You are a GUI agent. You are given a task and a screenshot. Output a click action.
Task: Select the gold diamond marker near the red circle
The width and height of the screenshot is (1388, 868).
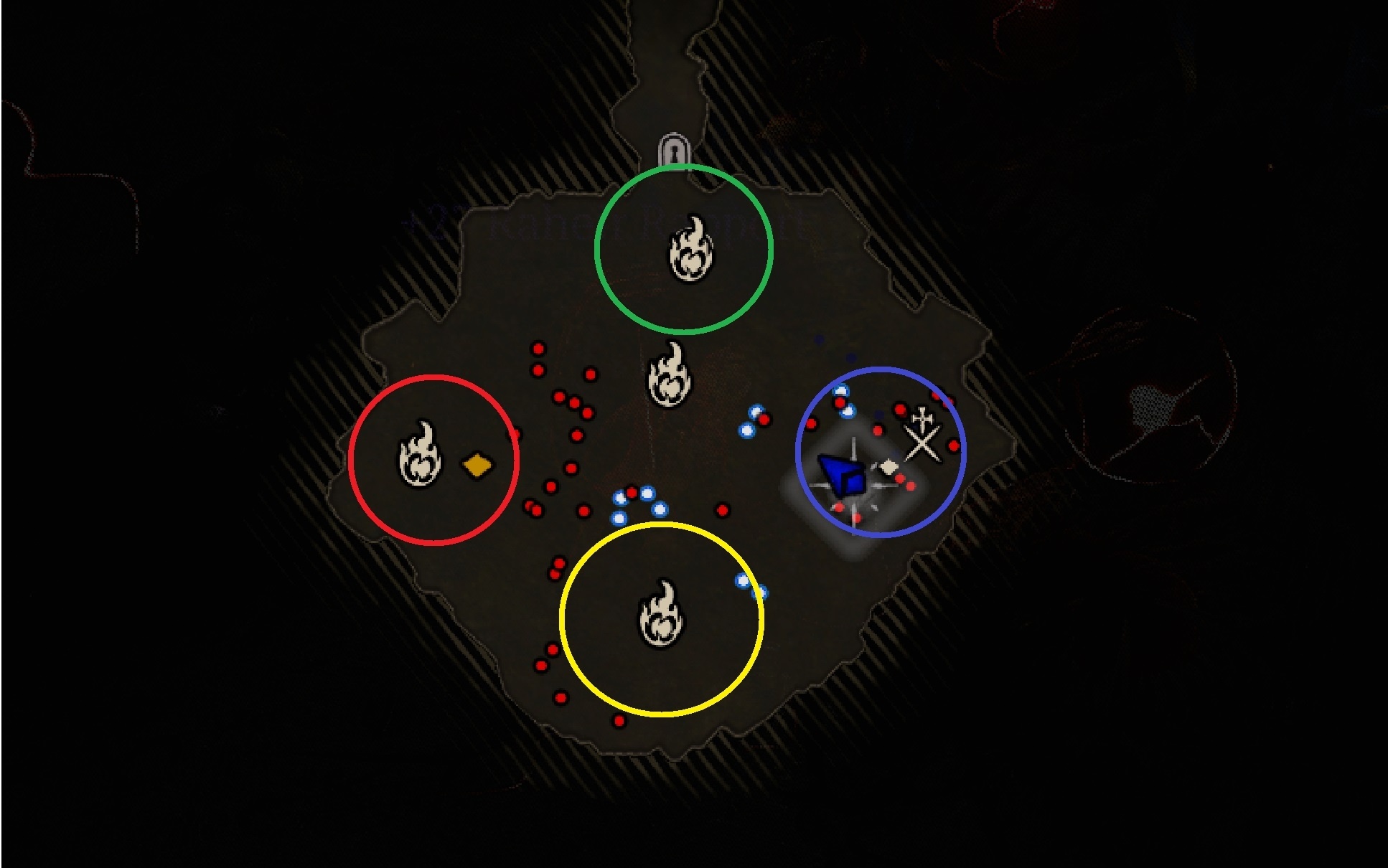pos(476,466)
